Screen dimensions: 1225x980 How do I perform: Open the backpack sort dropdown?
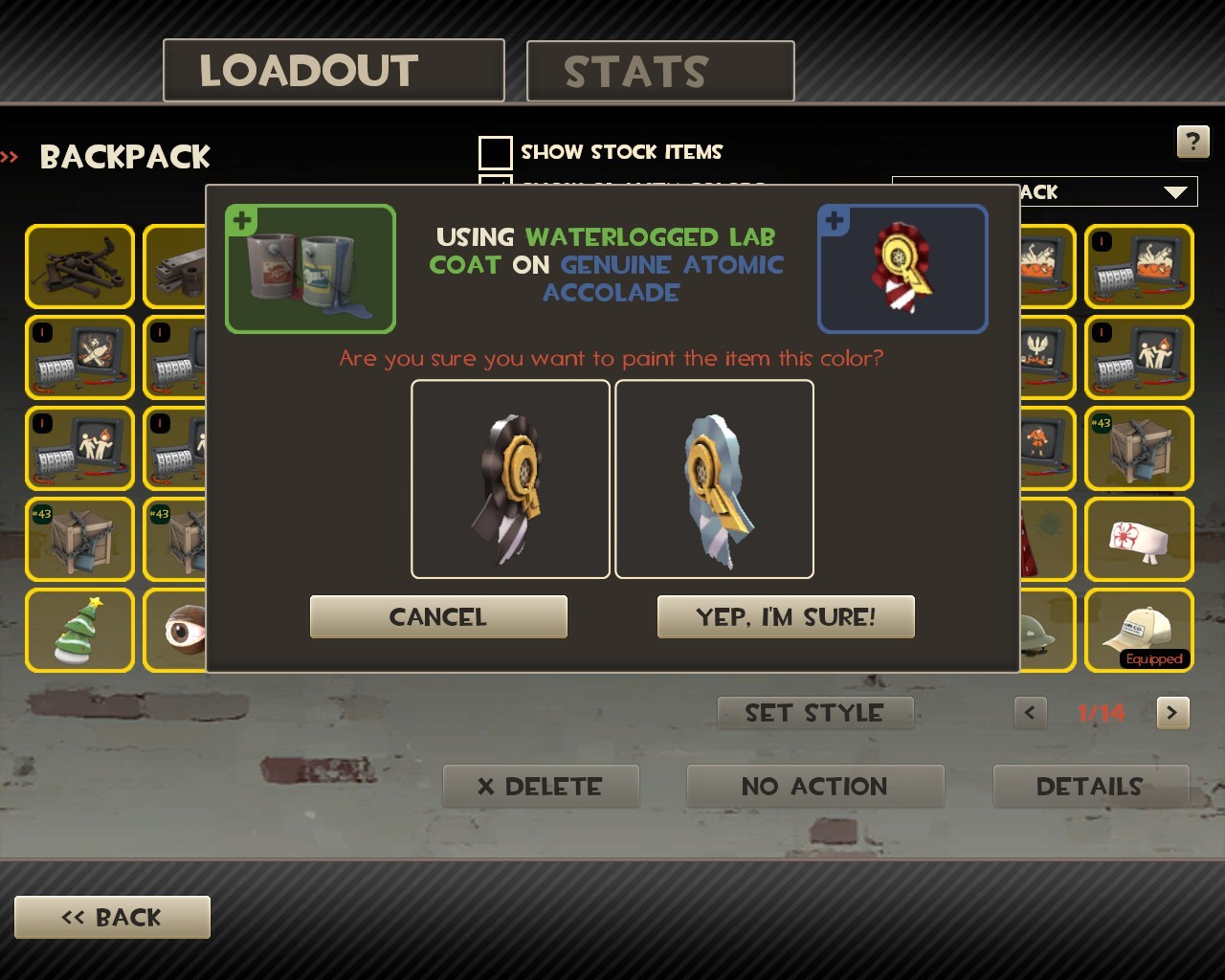(1175, 192)
